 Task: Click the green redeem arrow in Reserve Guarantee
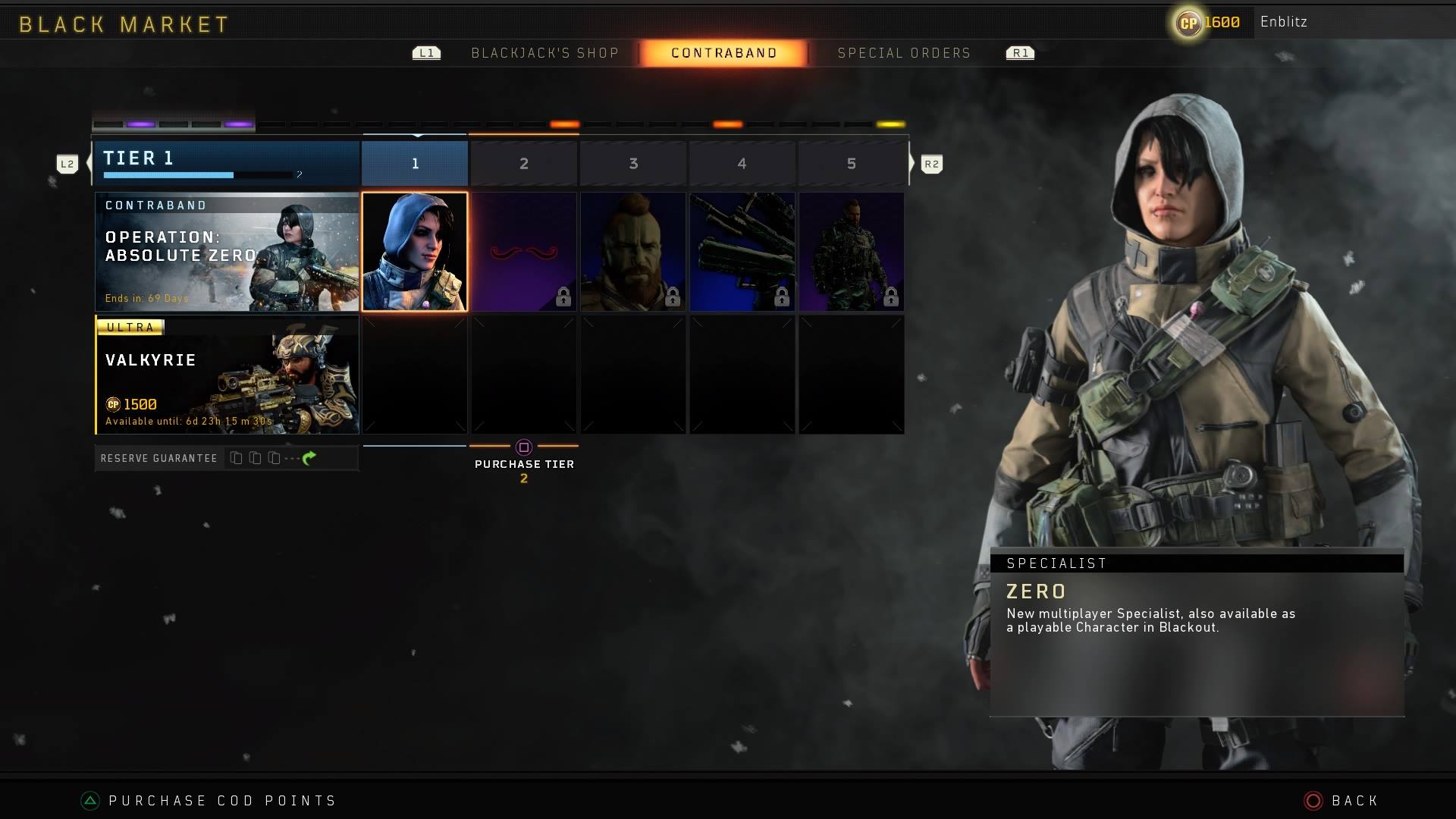(309, 457)
